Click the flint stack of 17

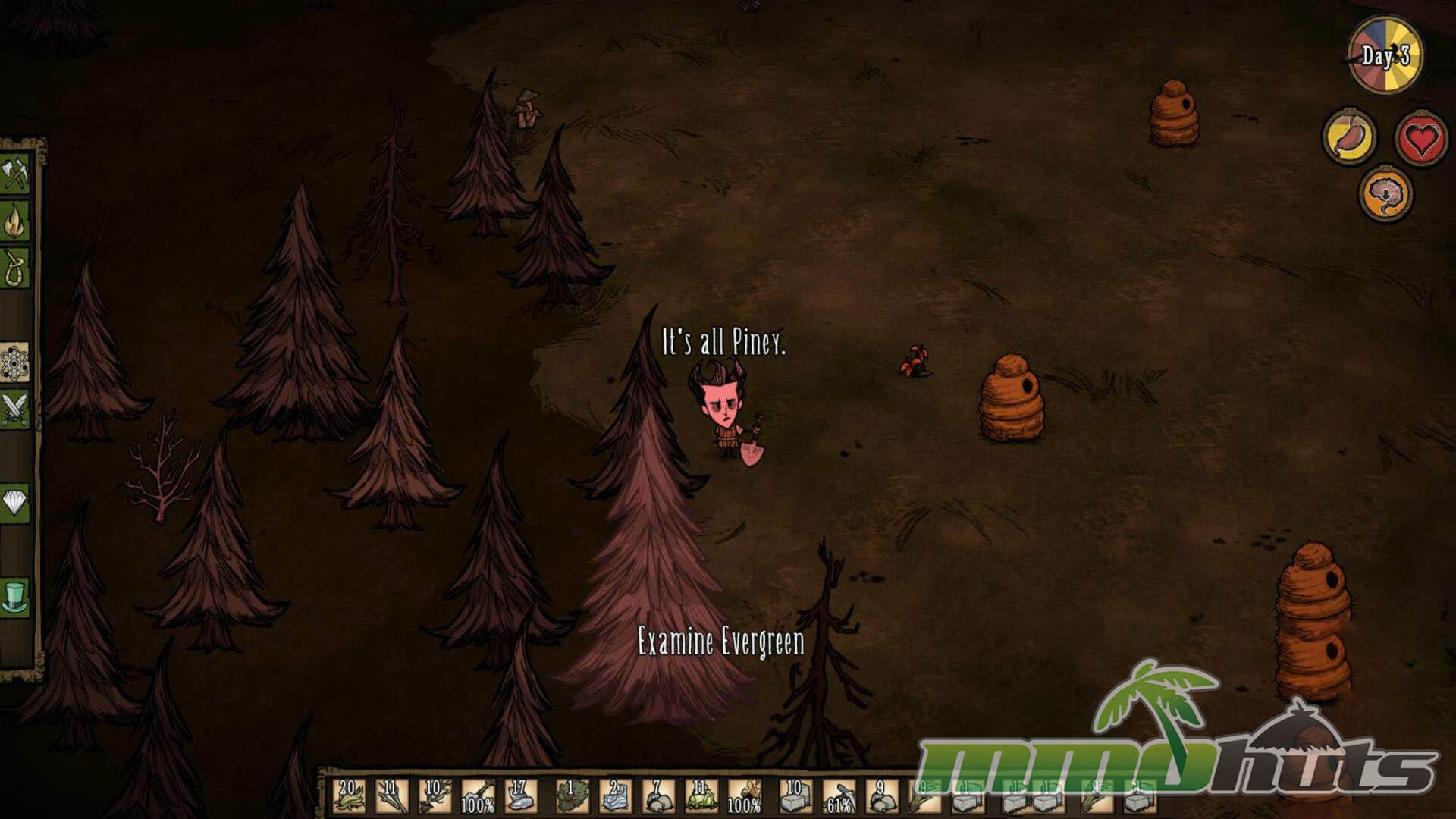(x=520, y=796)
